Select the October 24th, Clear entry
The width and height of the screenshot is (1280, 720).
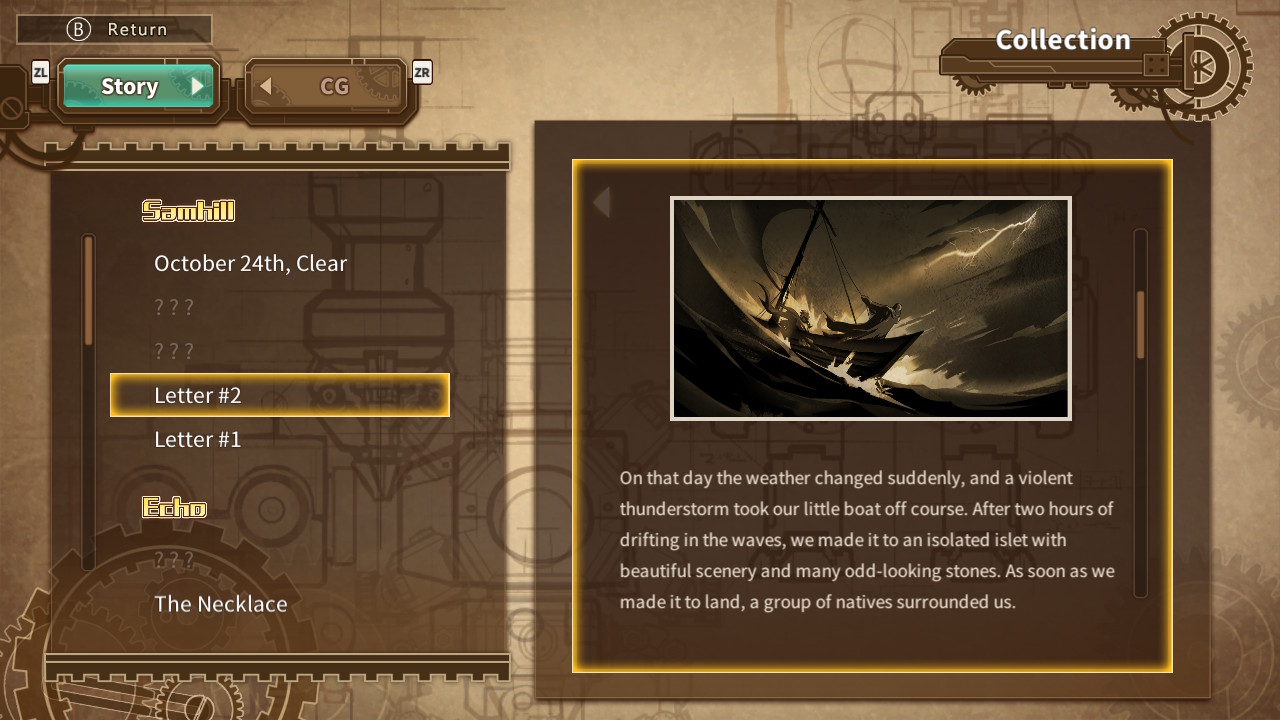tap(250, 263)
